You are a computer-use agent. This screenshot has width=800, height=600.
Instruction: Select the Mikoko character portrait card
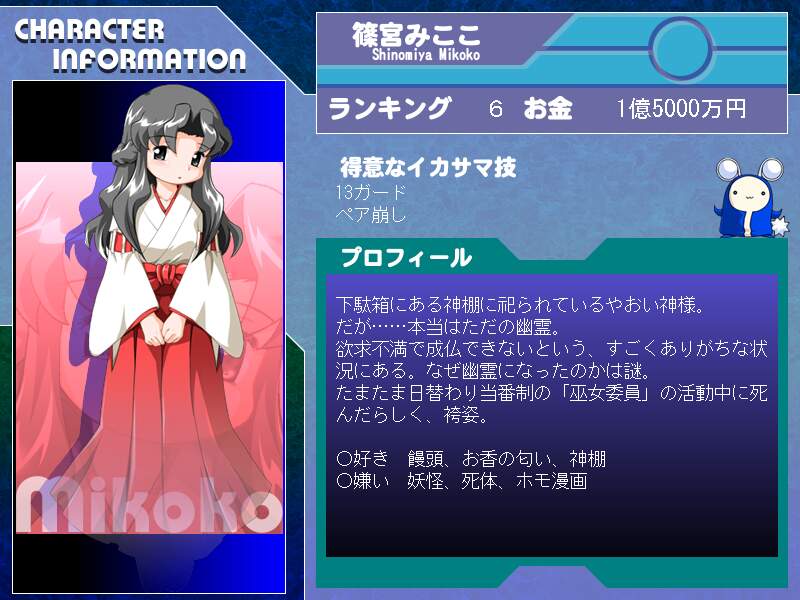[150, 336]
